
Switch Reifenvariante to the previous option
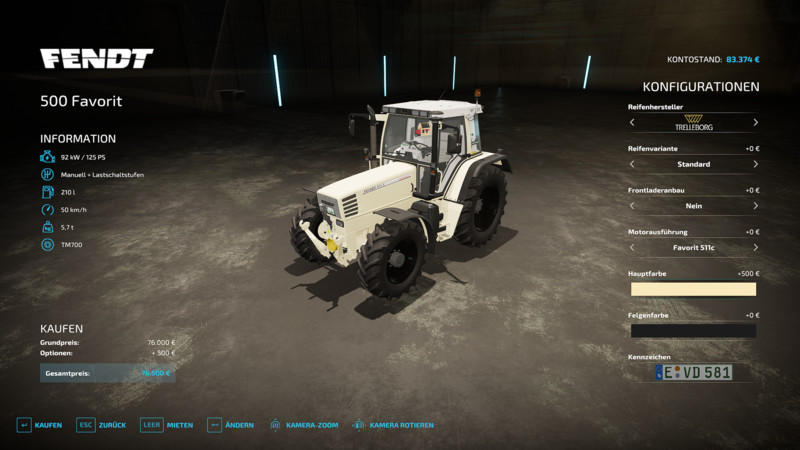click(632, 164)
